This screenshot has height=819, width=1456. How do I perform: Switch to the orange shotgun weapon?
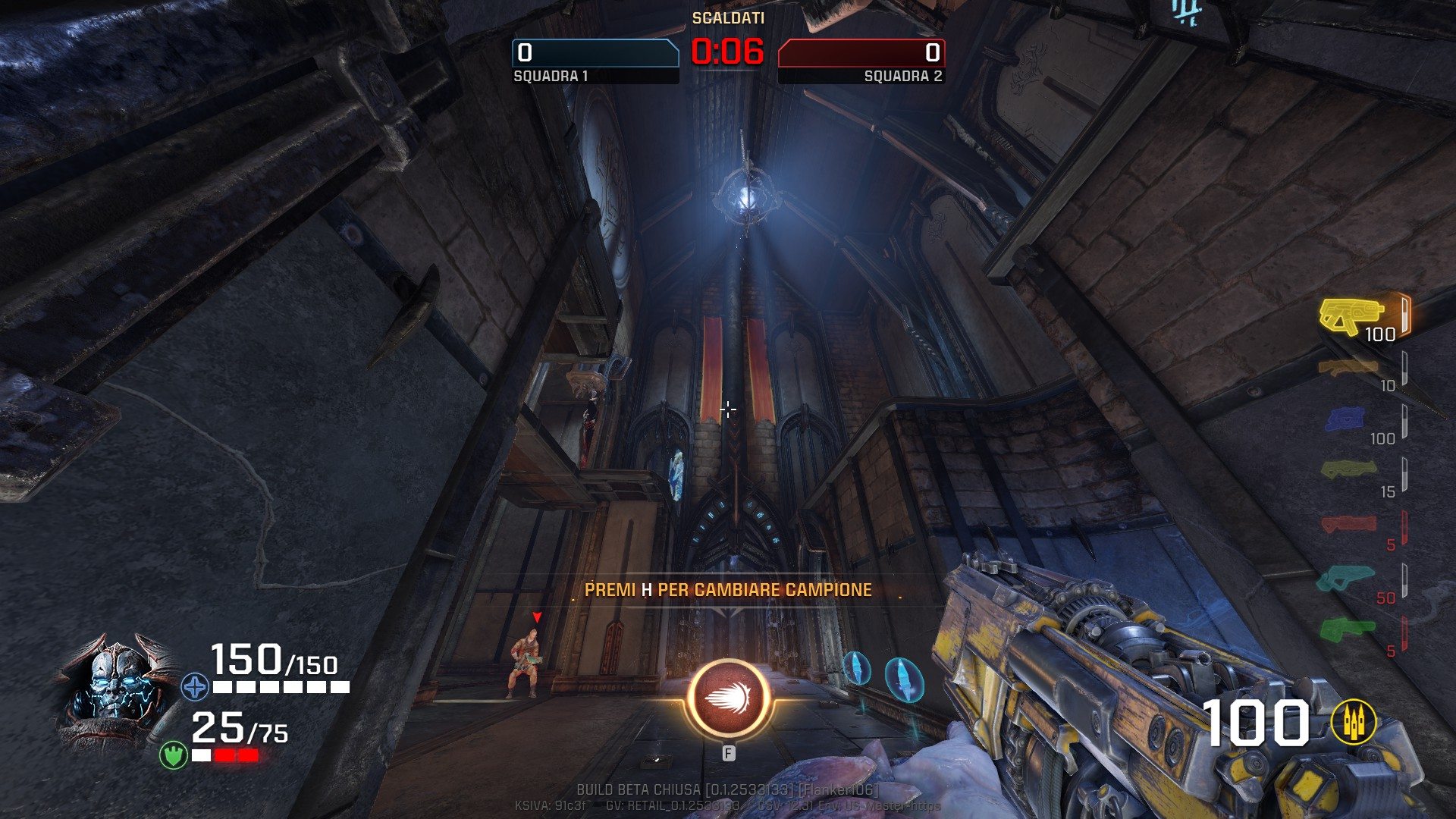tap(1347, 369)
